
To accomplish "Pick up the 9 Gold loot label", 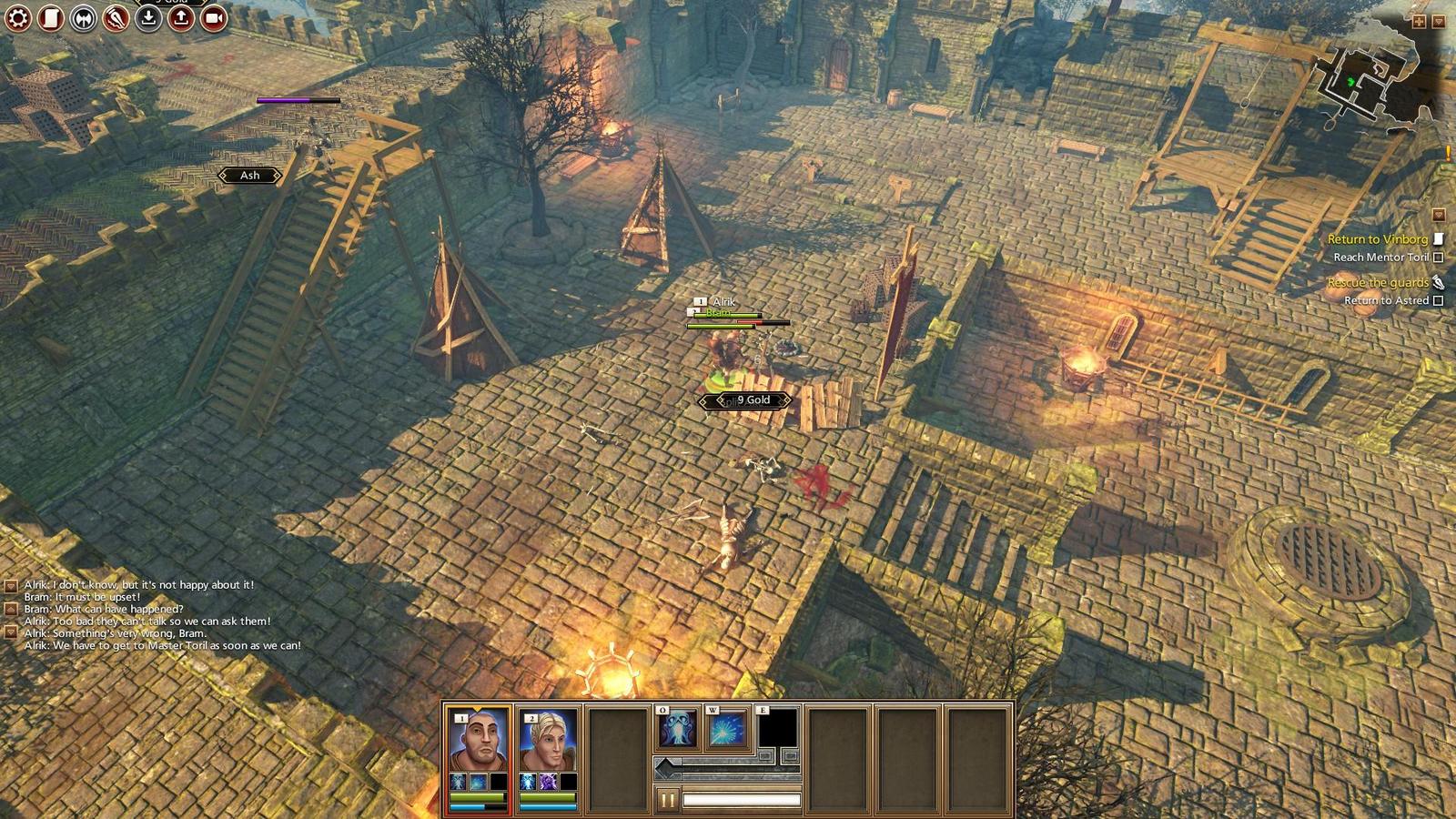I will [x=752, y=399].
